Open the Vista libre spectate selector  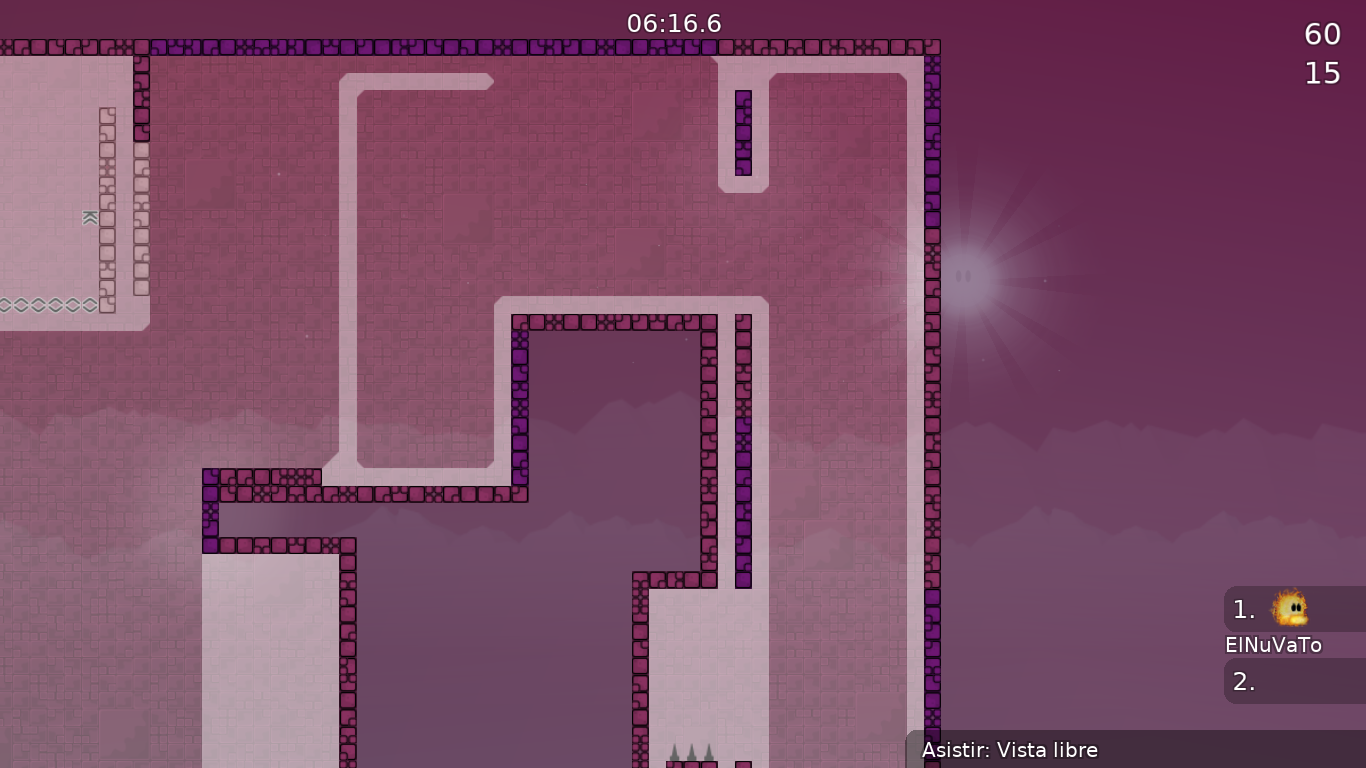pos(1010,750)
